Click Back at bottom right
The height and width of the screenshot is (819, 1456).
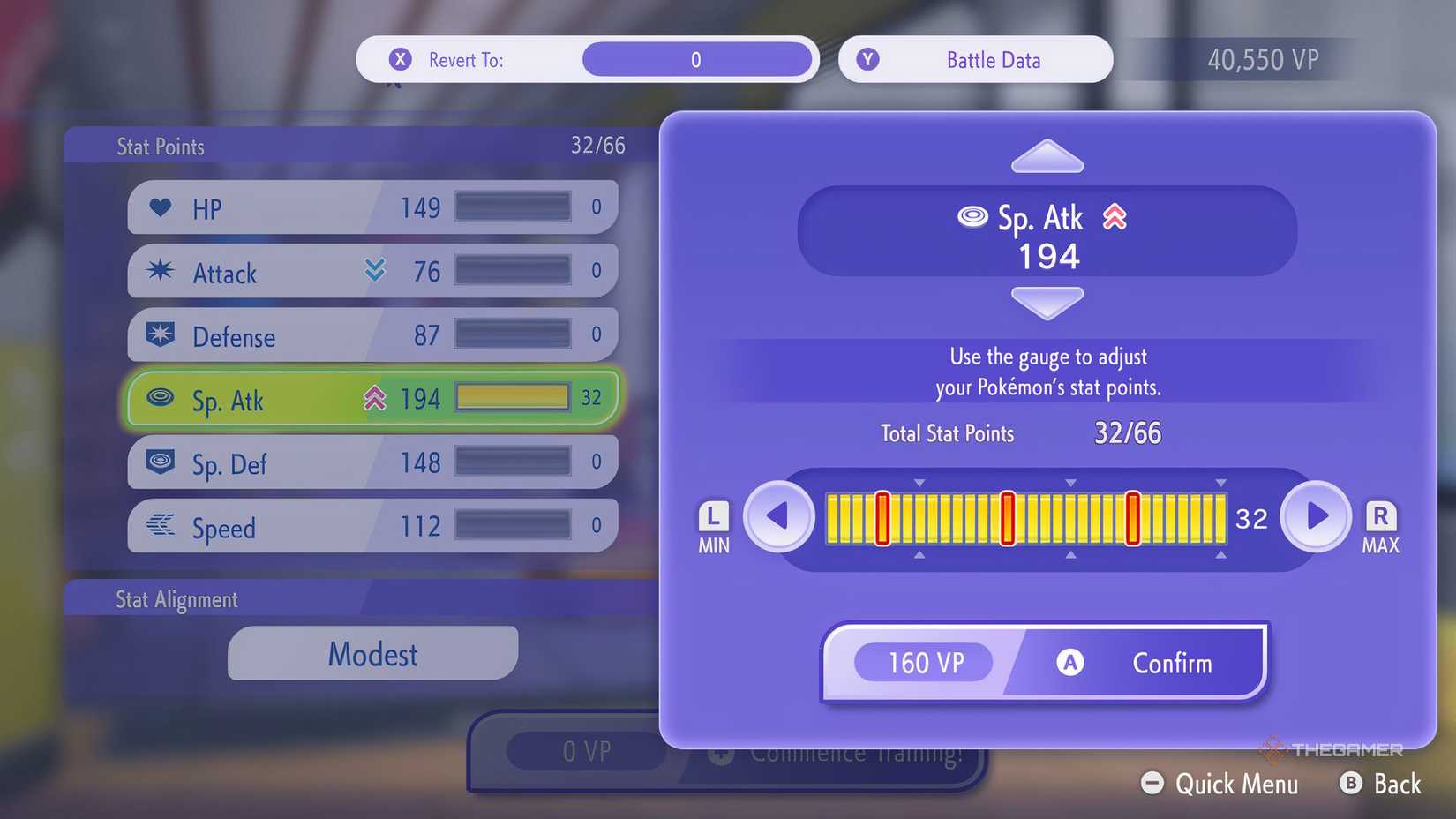(1380, 784)
